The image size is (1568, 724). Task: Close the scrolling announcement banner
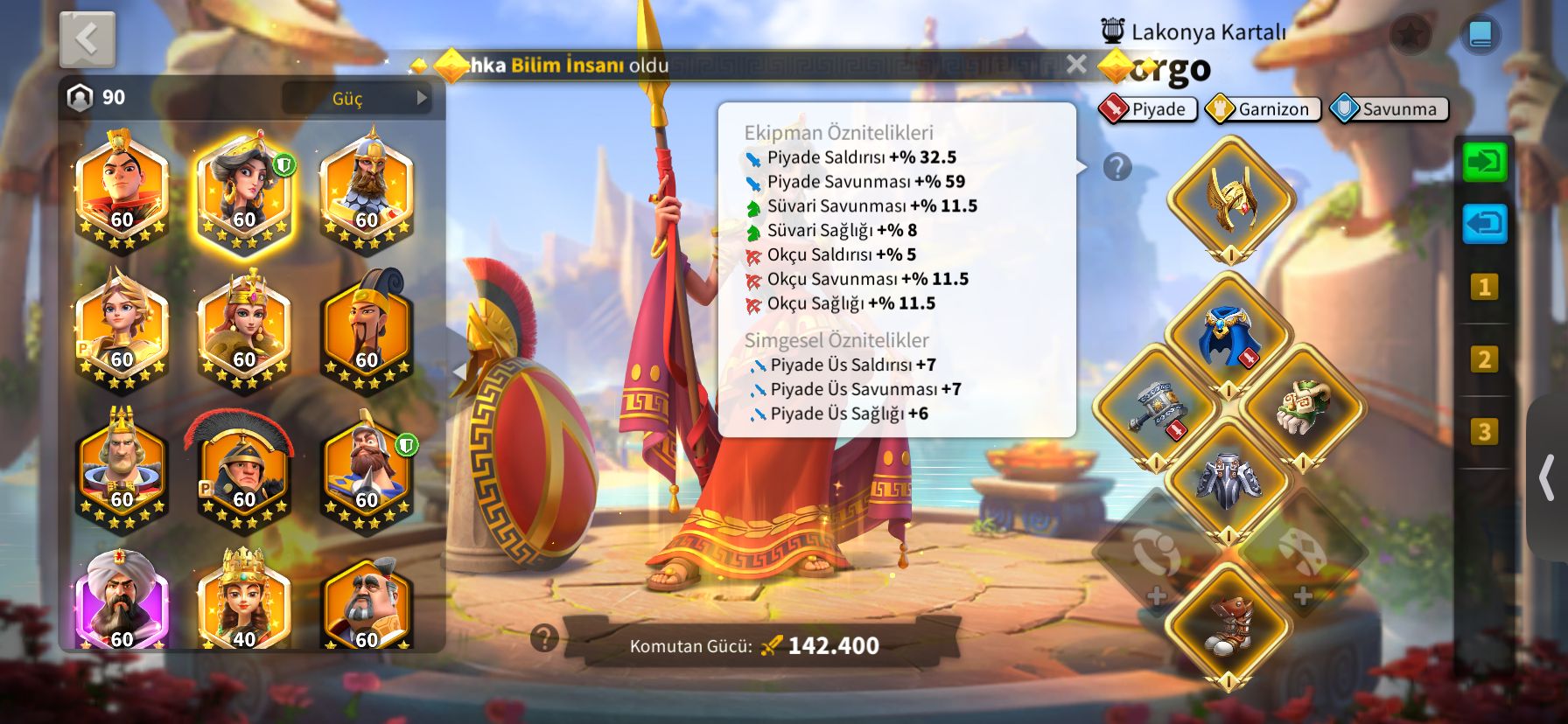click(1076, 64)
